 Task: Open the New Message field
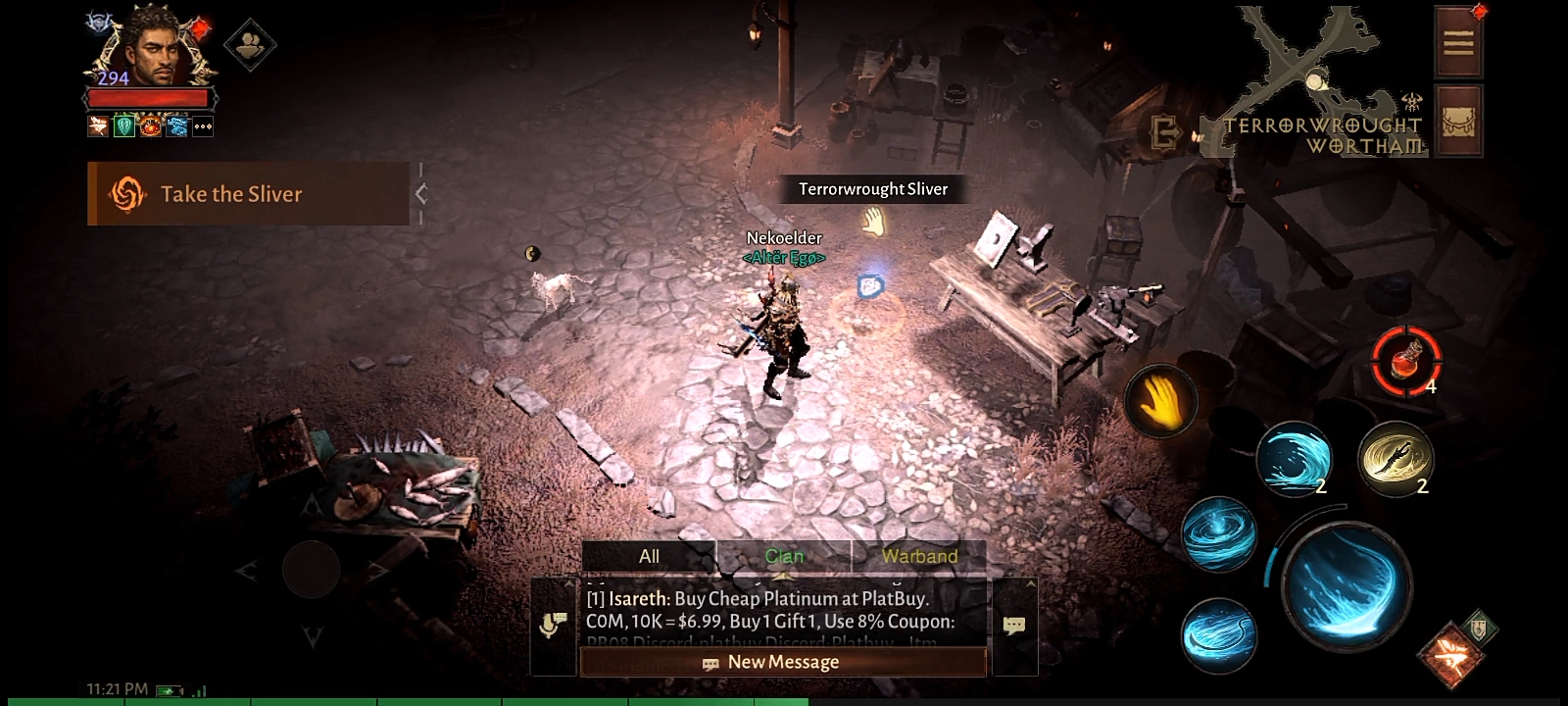tap(783, 663)
